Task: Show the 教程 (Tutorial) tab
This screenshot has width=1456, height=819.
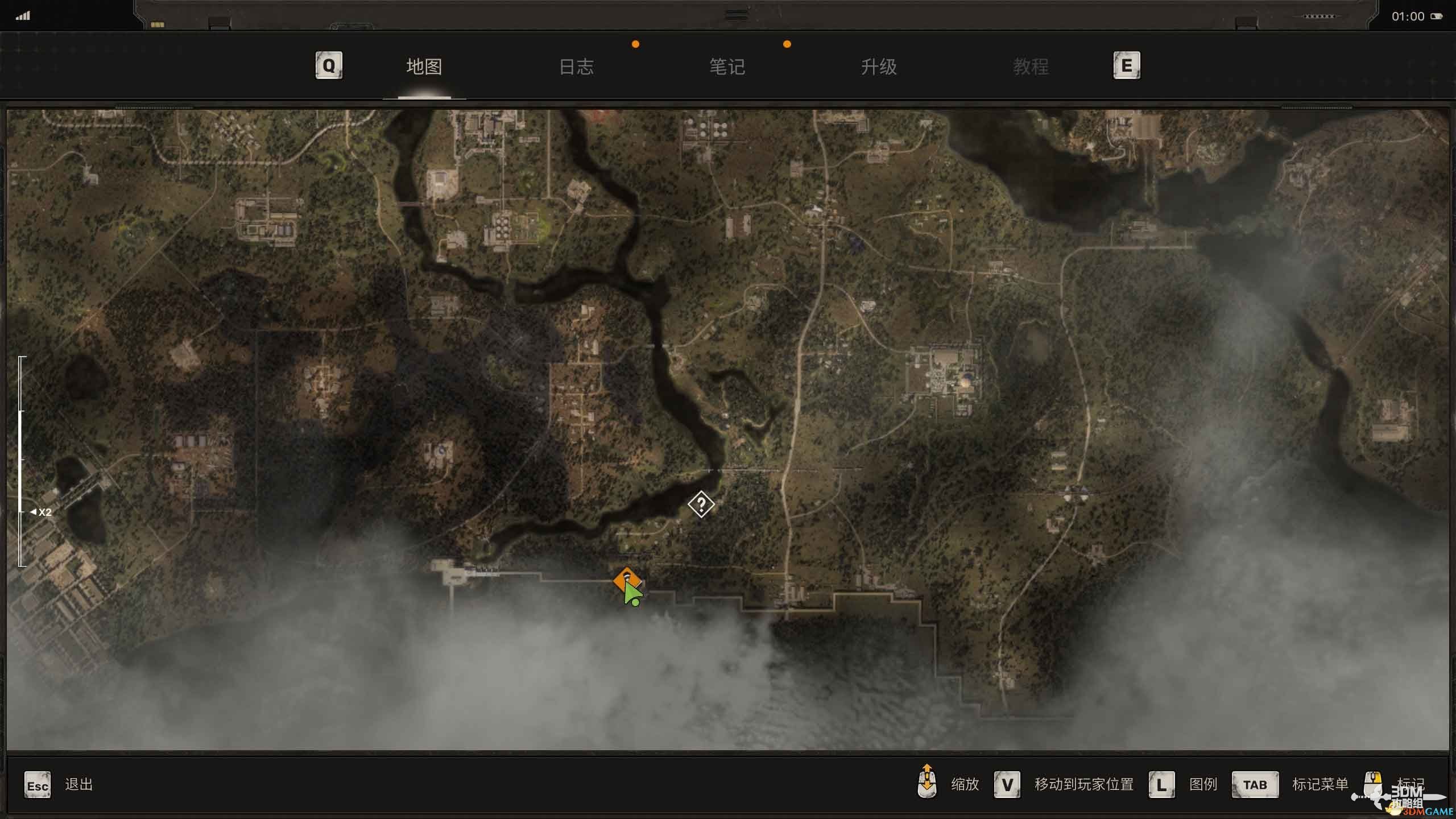Action: [1031, 67]
